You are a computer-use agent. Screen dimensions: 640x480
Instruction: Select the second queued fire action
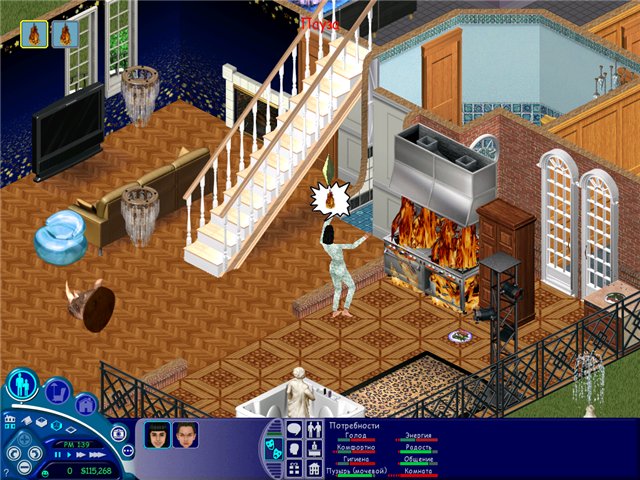pos(65,34)
